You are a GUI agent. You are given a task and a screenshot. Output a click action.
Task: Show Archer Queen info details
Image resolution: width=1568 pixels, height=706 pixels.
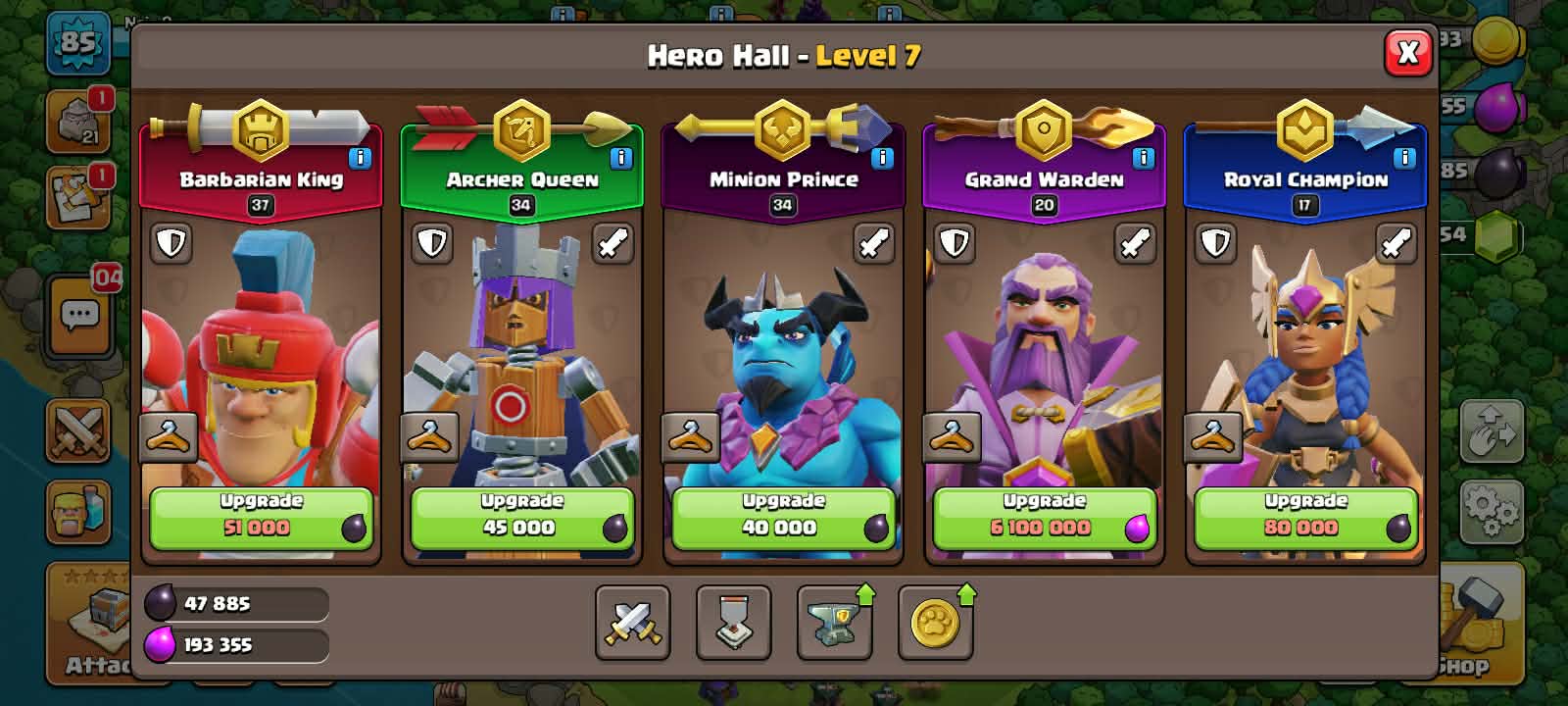pyautogui.click(x=620, y=158)
